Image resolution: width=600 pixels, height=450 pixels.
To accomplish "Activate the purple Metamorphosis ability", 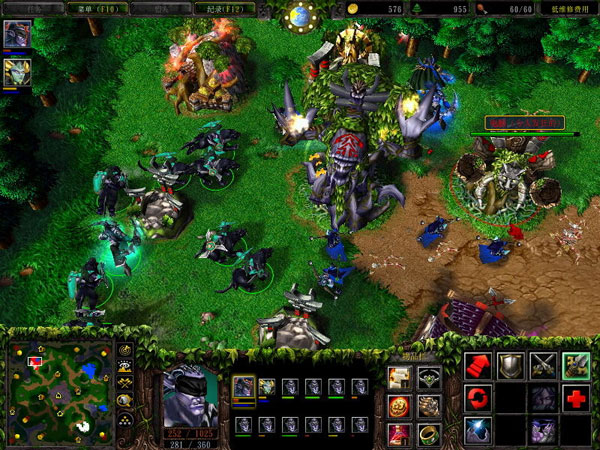I will 543,430.
